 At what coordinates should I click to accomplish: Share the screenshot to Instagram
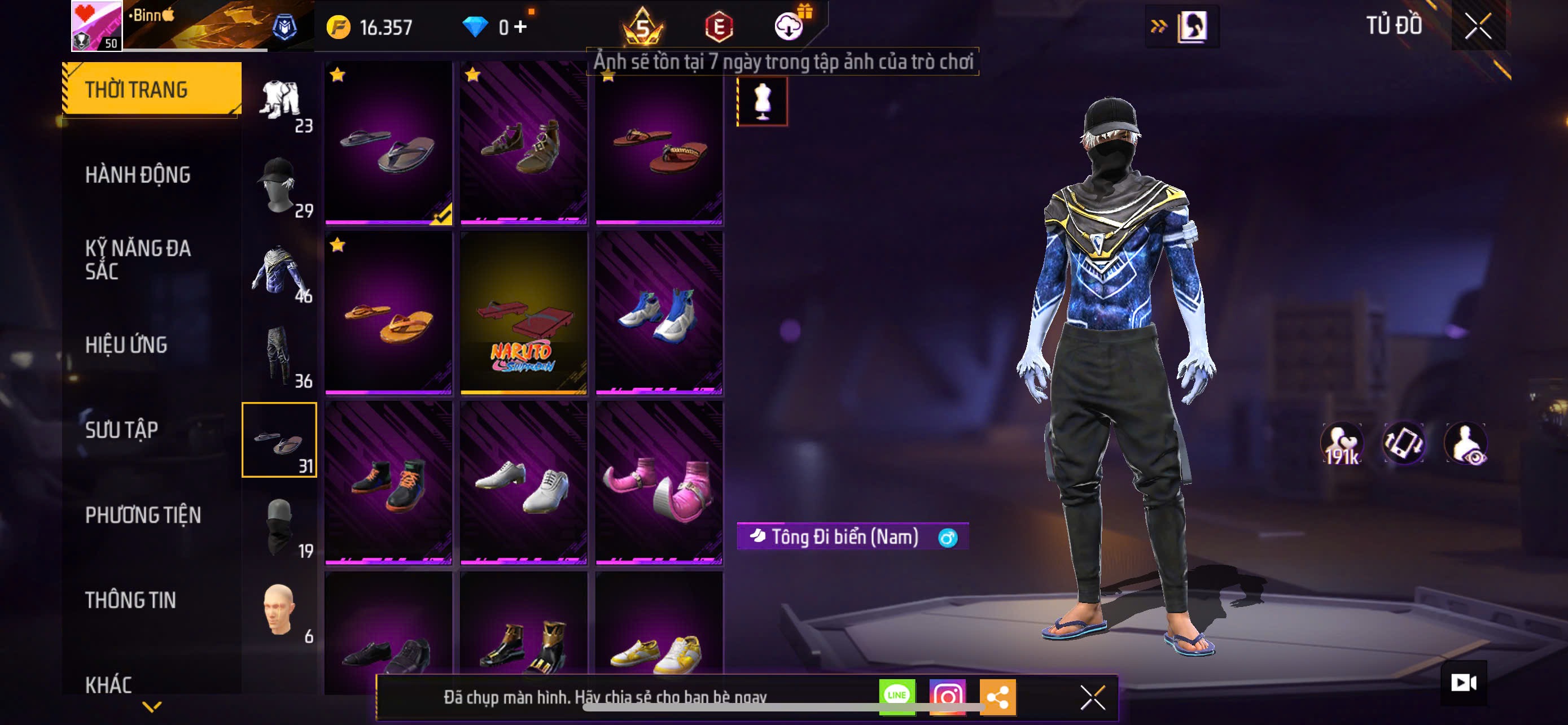947,696
